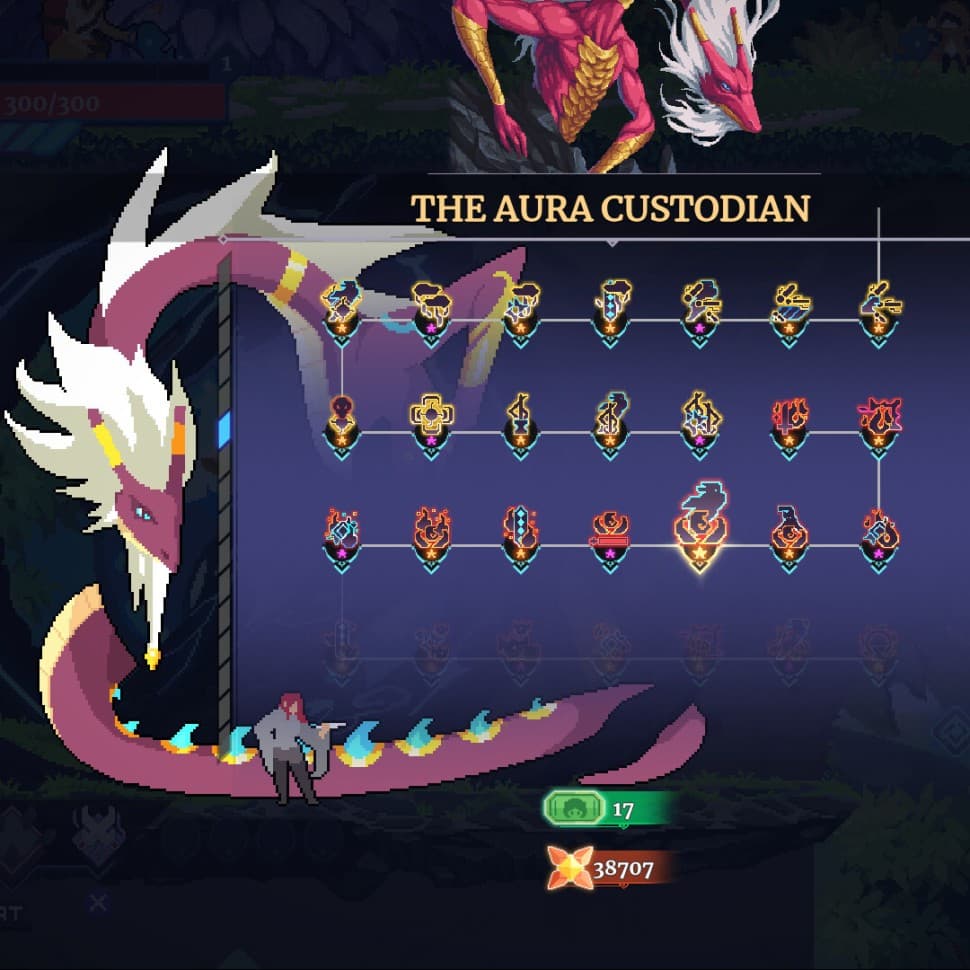Select the highlighted bird-and-flame skill node
This screenshot has height=970, width=970.
coord(699,522)
